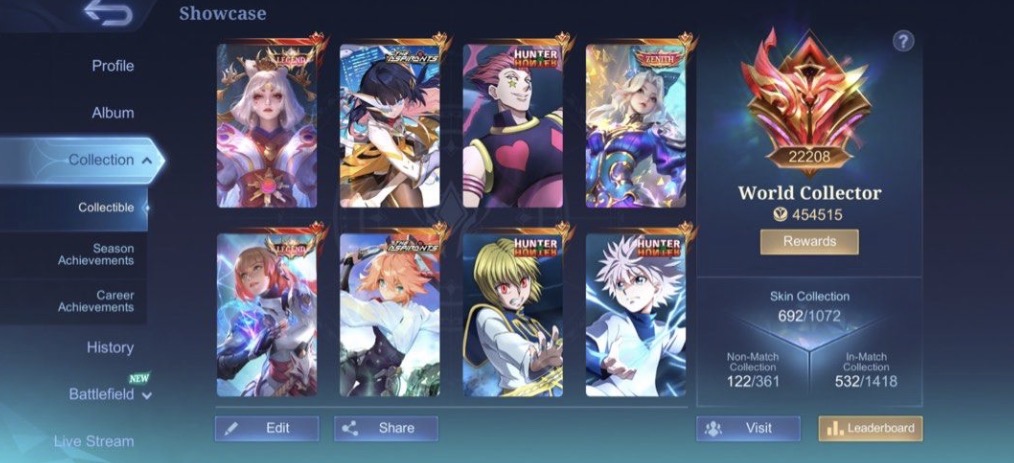Switch to the History tab
1014x463 pixels.
(x=110, y=347)
